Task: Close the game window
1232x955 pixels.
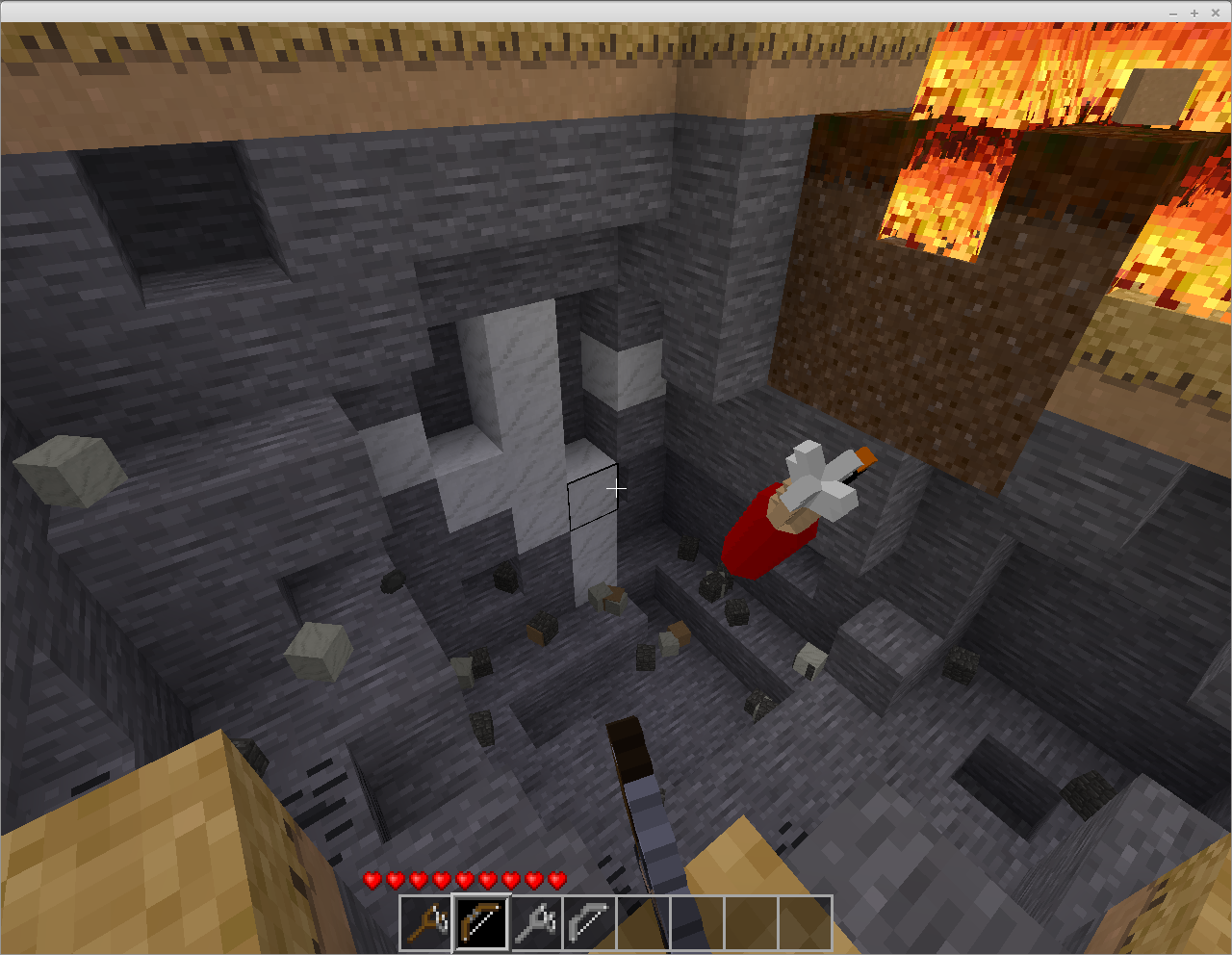Action: tap(1216, 13)
